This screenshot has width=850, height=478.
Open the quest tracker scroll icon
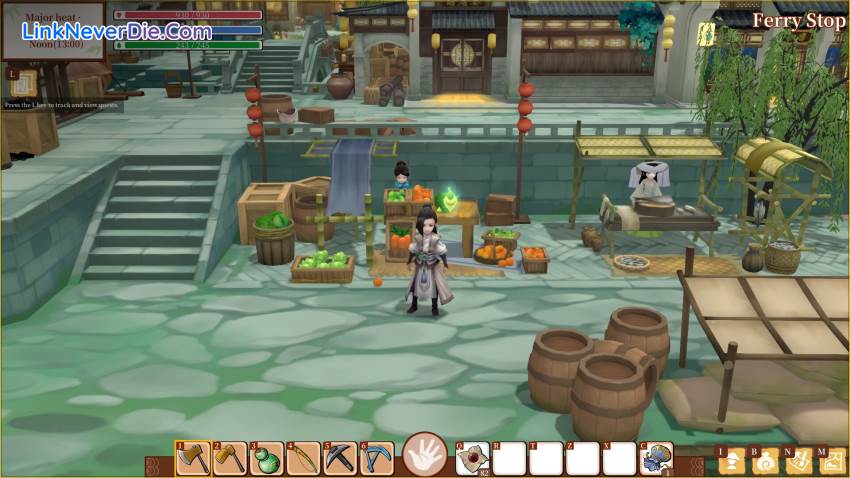click(x=24, y=81)
